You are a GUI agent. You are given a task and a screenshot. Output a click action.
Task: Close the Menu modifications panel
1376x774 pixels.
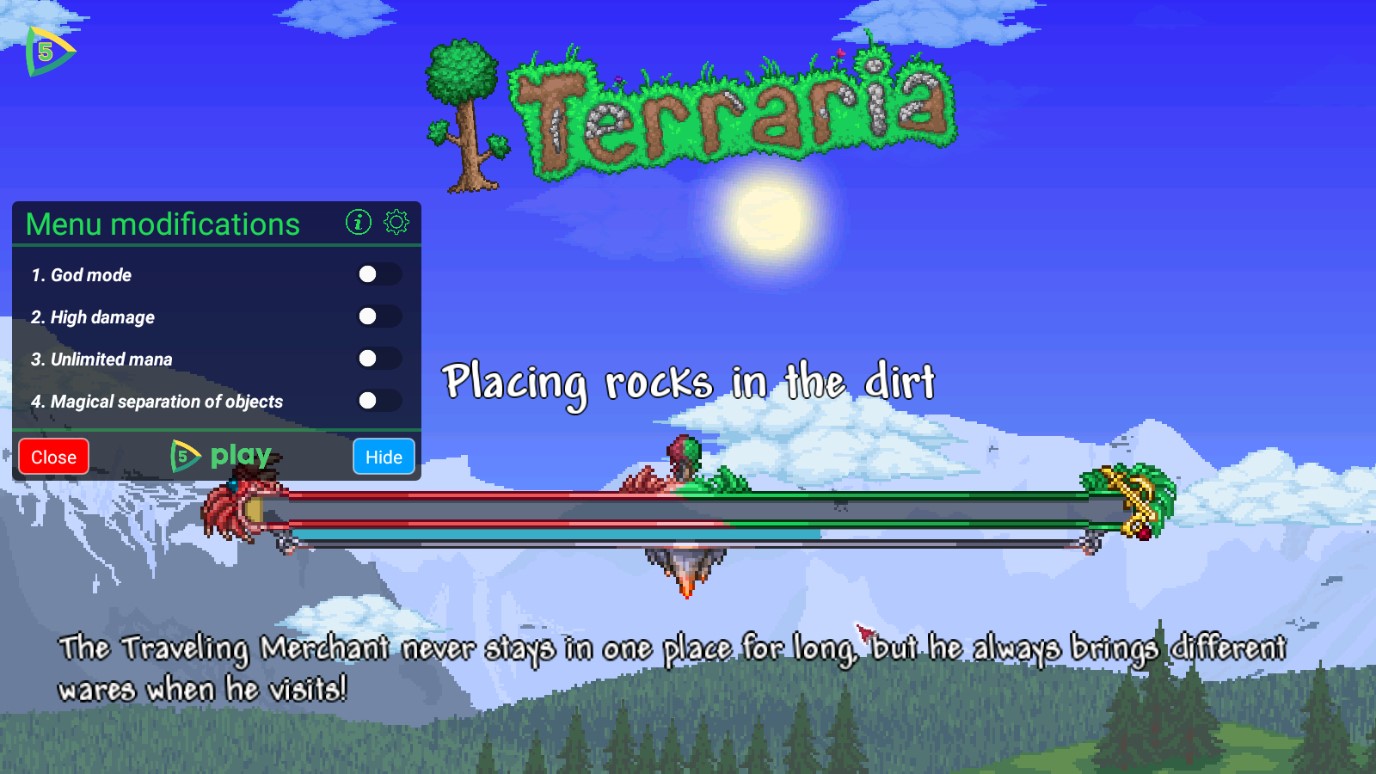(53, 457)
